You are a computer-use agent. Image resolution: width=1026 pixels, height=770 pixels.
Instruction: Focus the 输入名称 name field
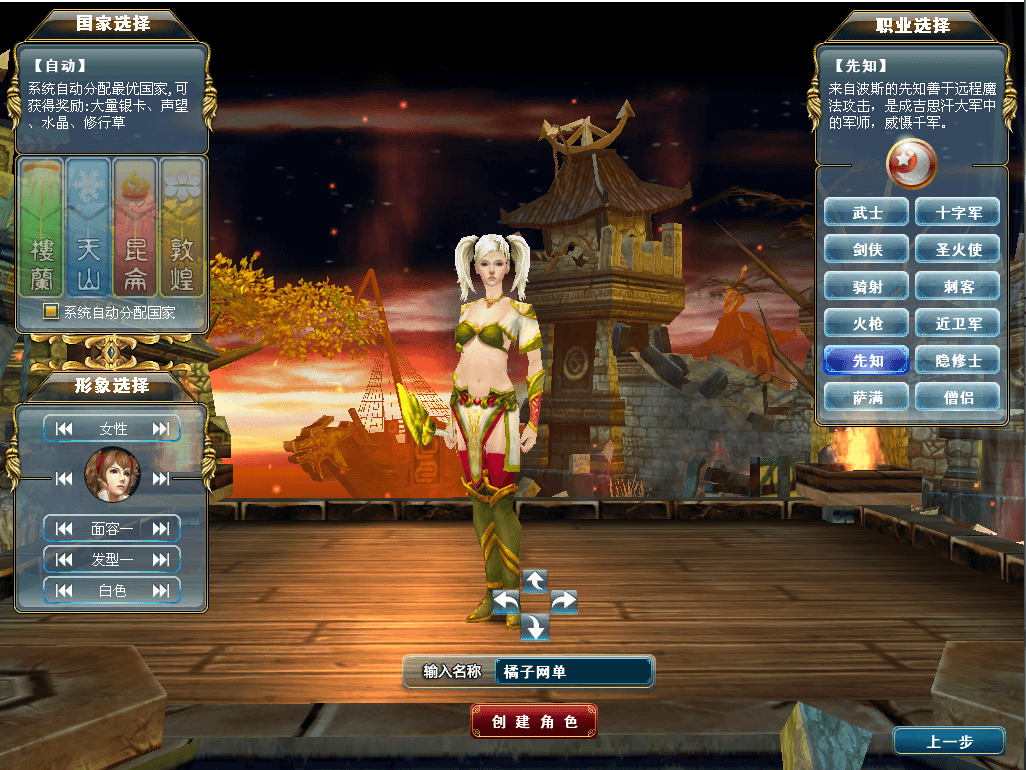[573, 672]
